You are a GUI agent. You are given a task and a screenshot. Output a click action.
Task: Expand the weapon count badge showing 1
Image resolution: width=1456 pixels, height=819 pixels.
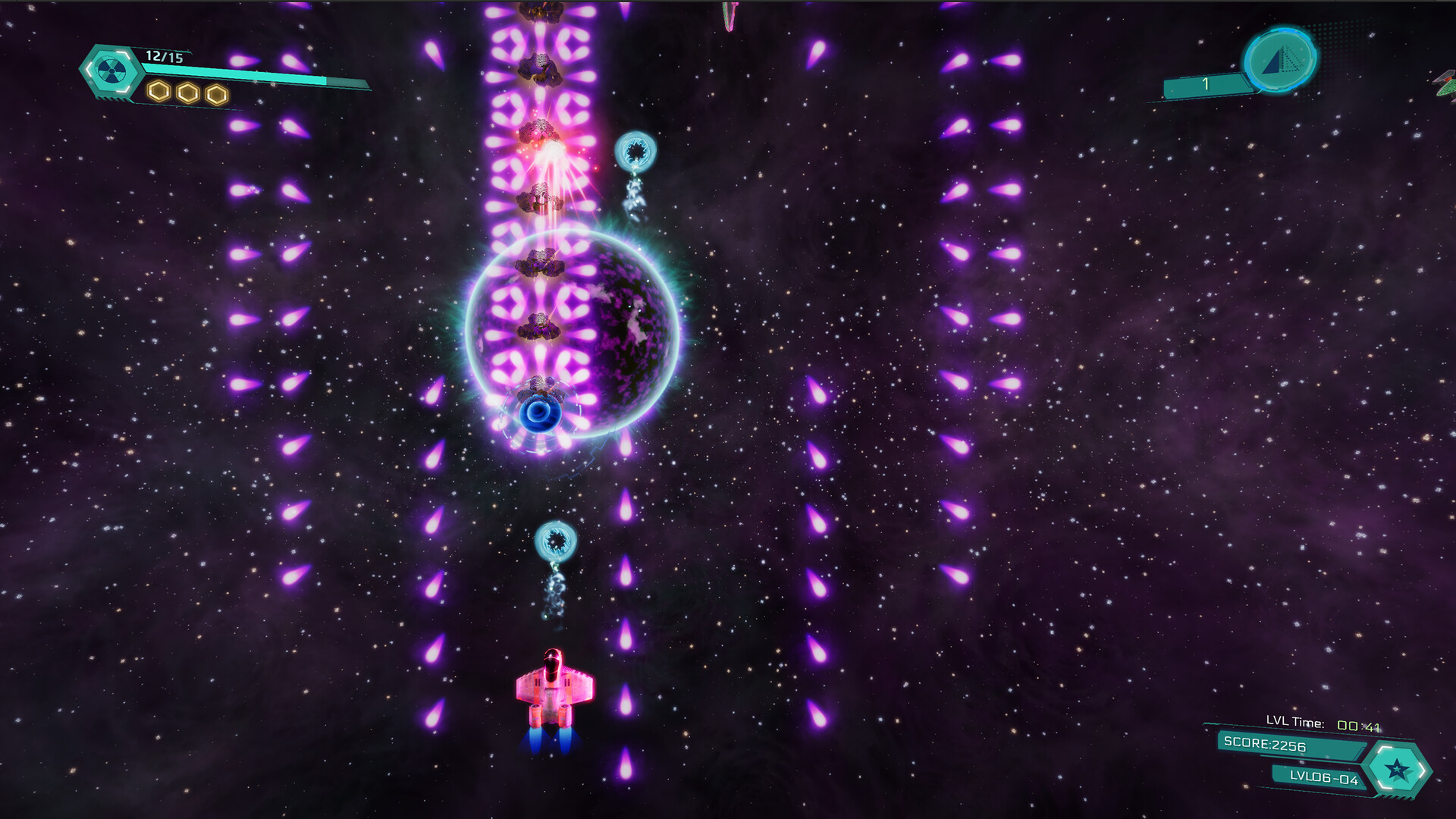click(1204, 85)
